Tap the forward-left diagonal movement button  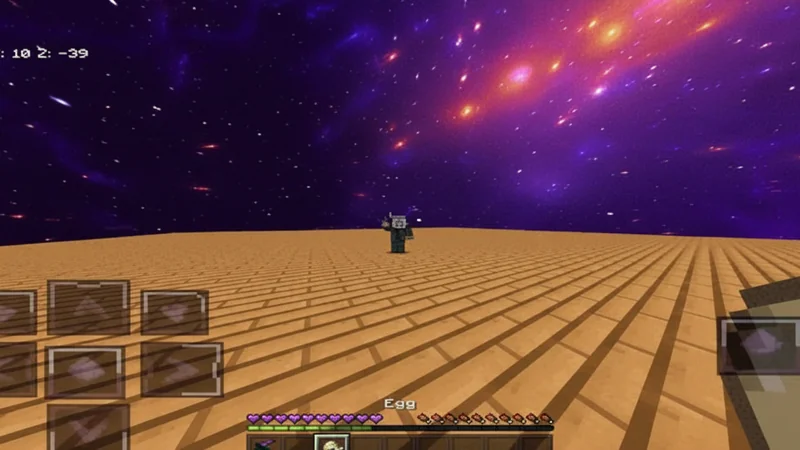[x=16, y=312]
